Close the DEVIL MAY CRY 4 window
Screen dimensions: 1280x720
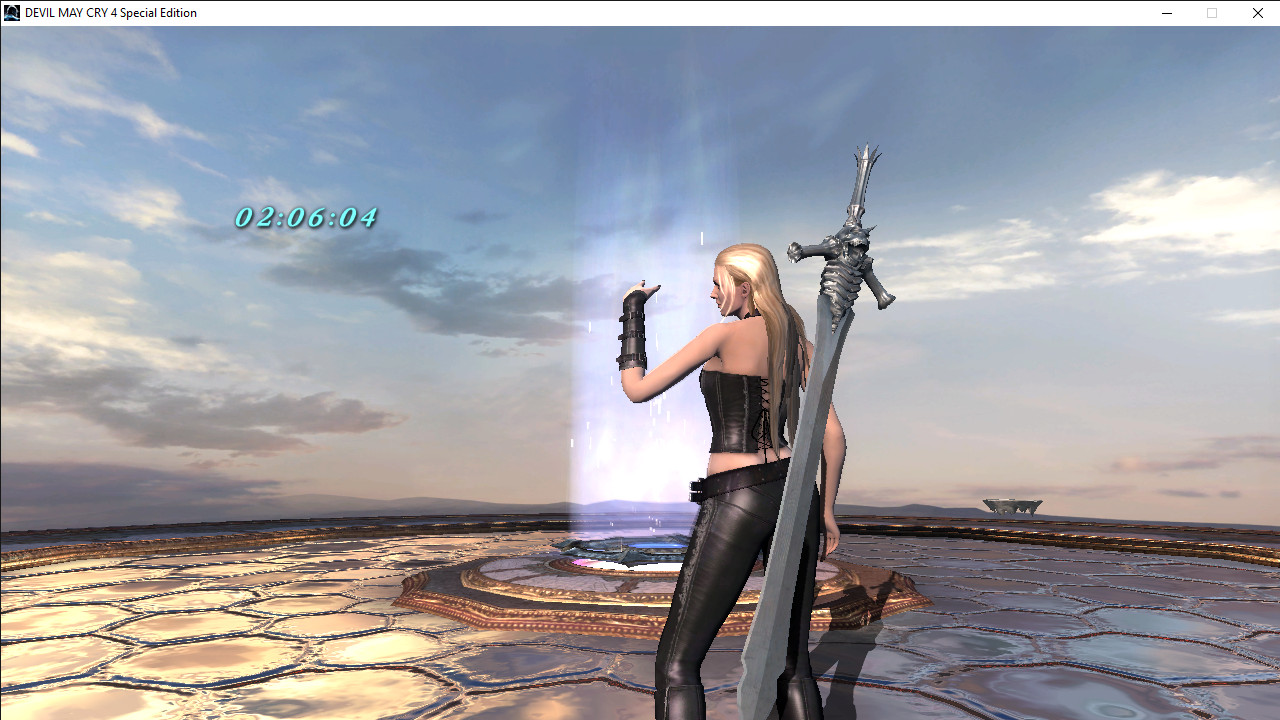tap(1257, 13)
